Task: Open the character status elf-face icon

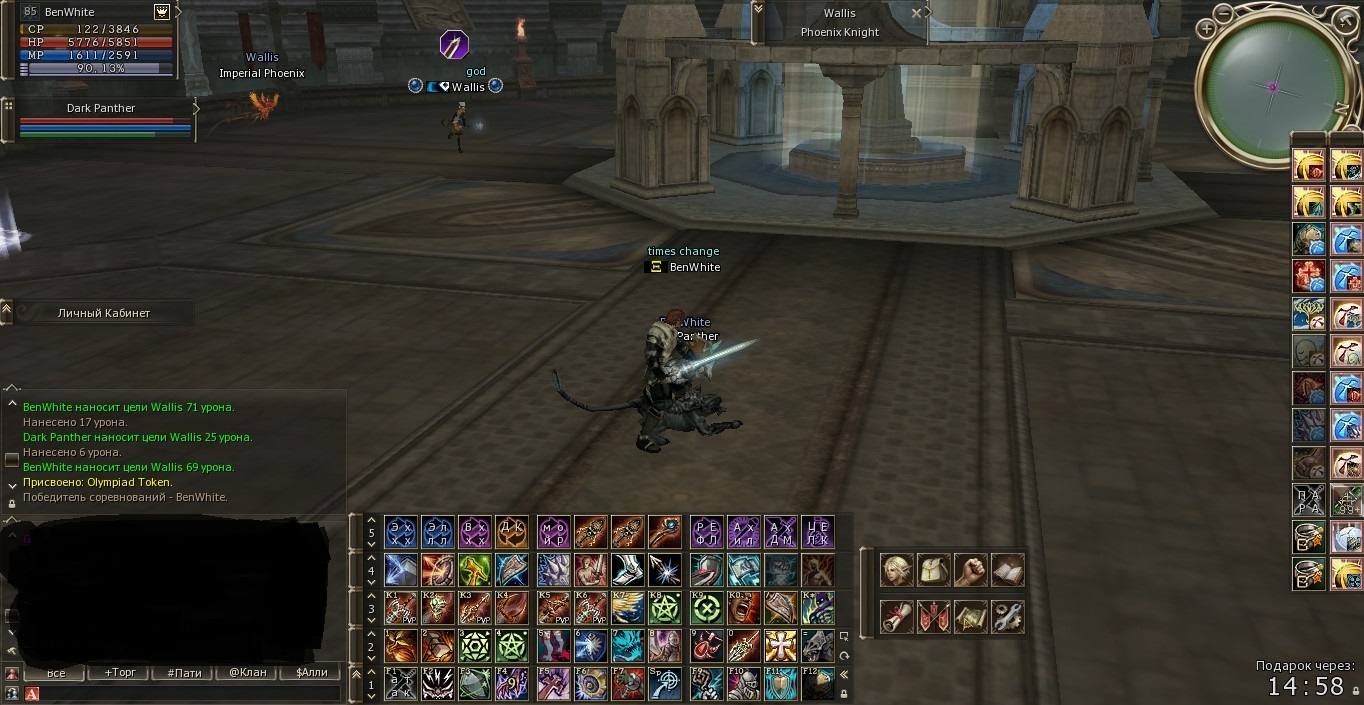Action: pos(896,570)
